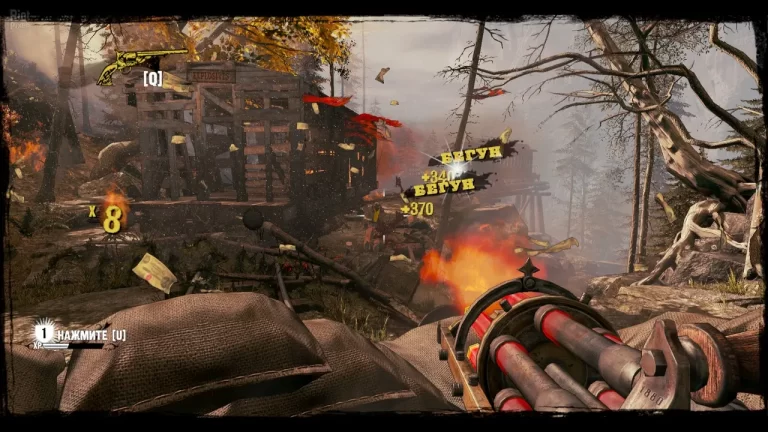
Task: Select the level 1 XP badge
Action: (43, 332)
